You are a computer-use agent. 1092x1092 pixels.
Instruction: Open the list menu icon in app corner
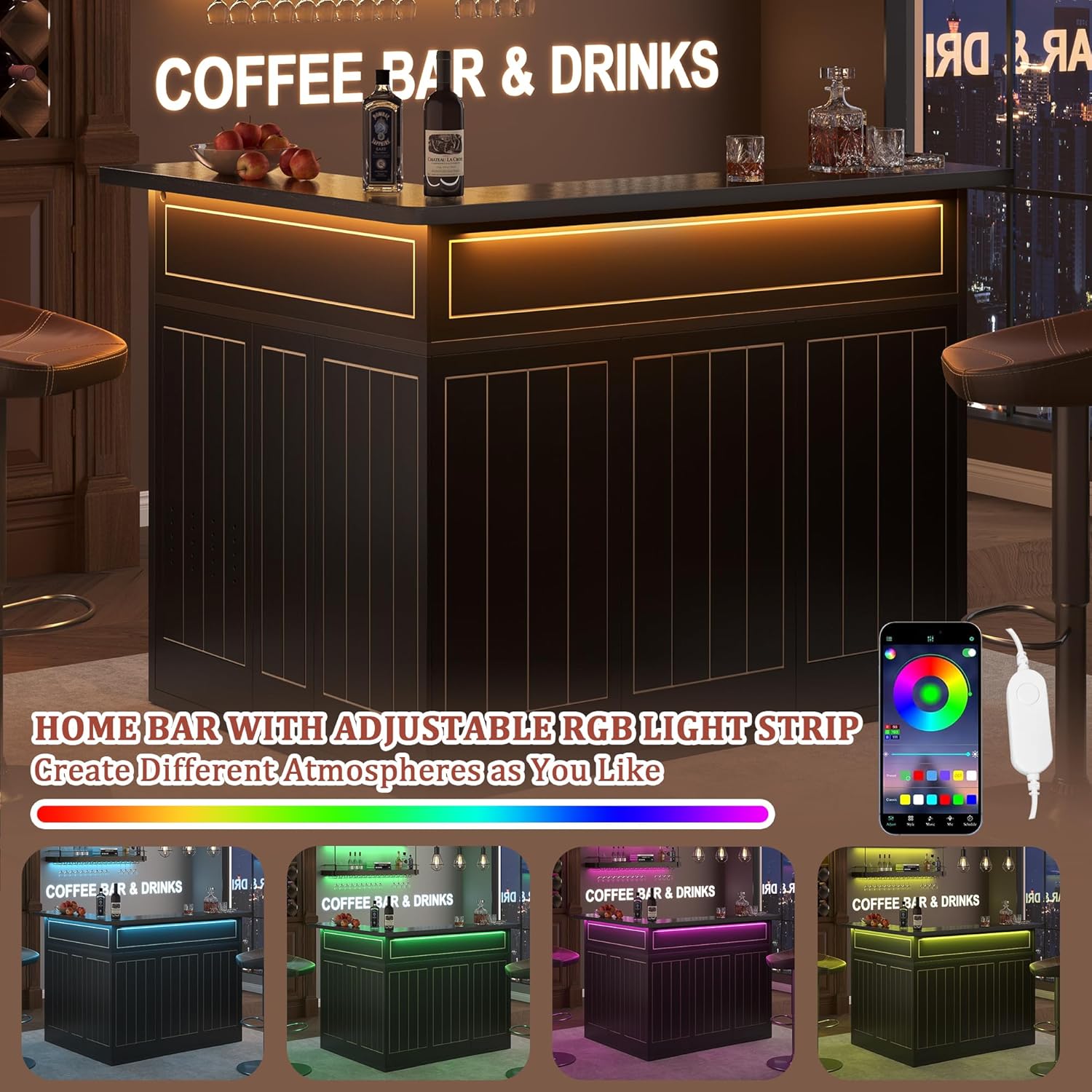889,638
